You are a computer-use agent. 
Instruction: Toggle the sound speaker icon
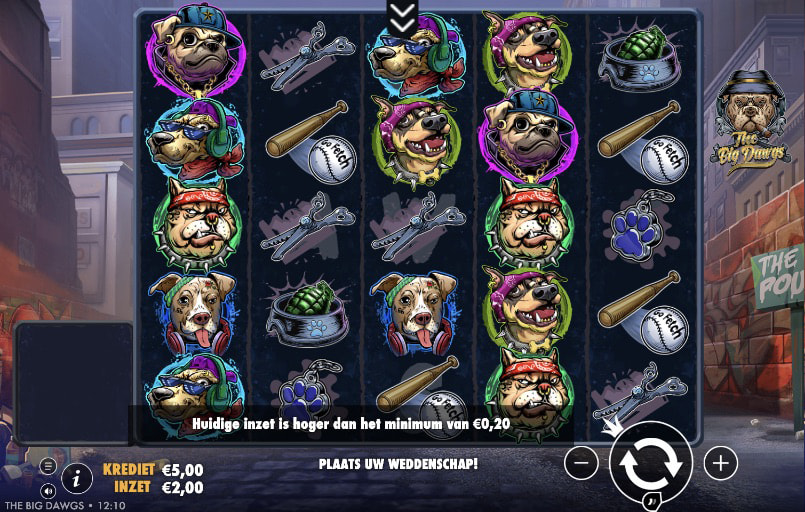click(48, 490)
